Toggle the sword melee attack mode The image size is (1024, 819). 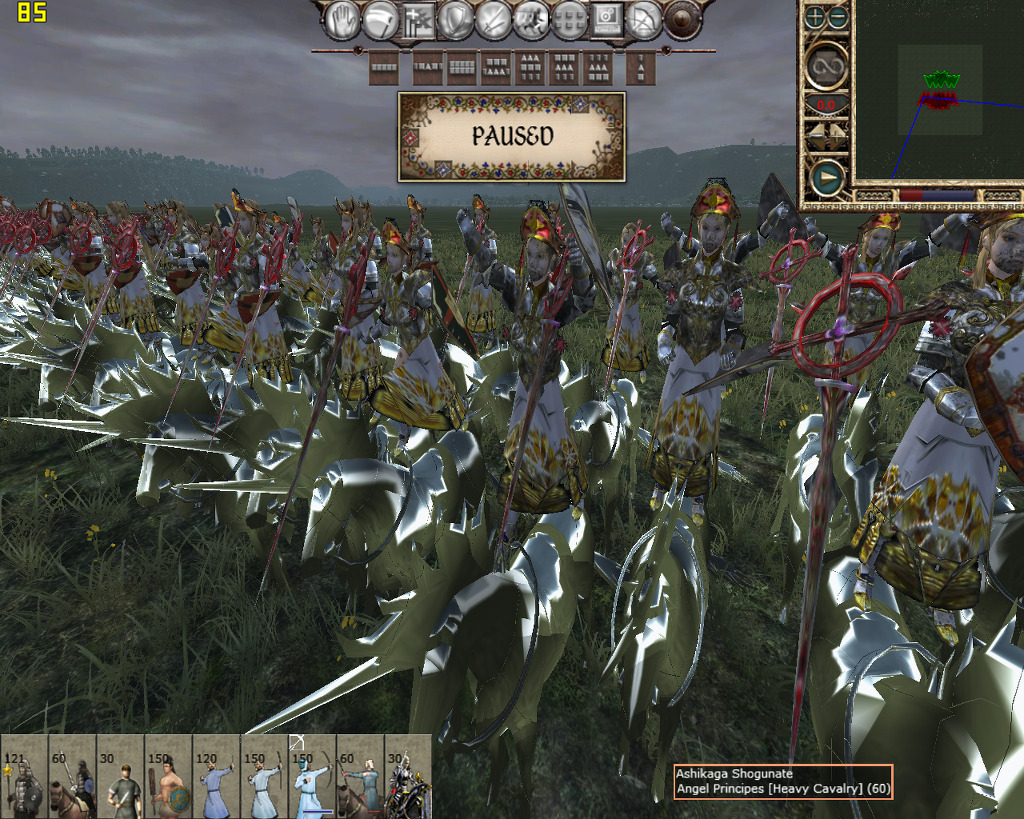click(494, 20)
